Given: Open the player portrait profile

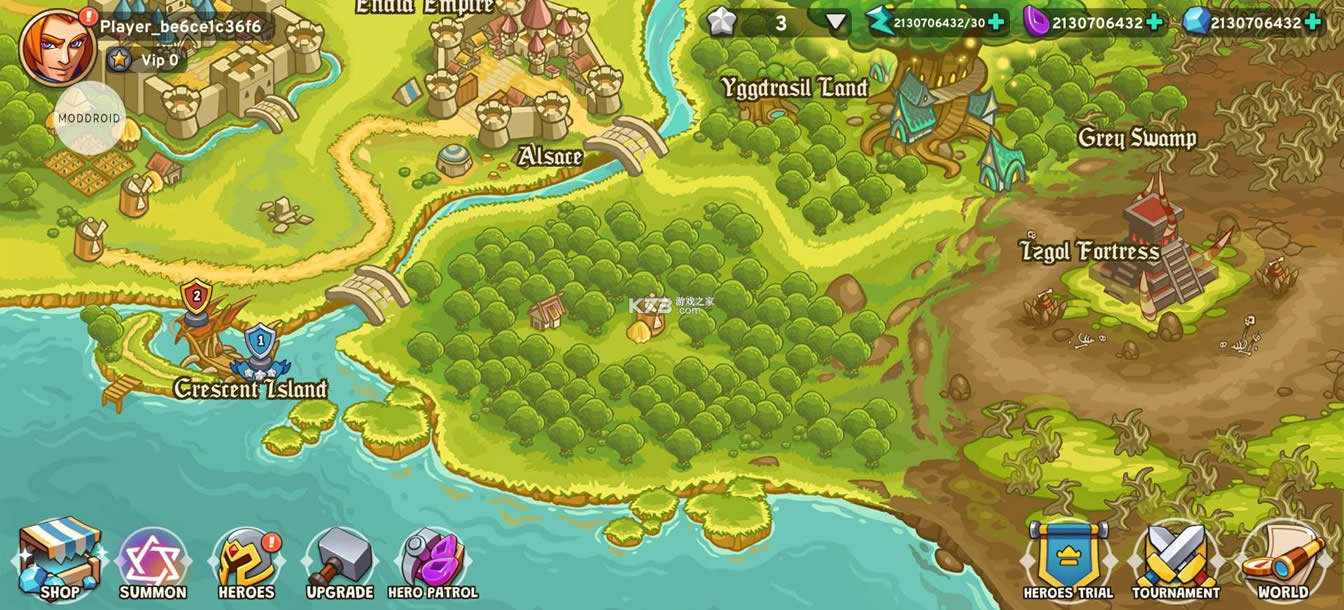Looking at the screenshot, I should (x=57, y=47).
